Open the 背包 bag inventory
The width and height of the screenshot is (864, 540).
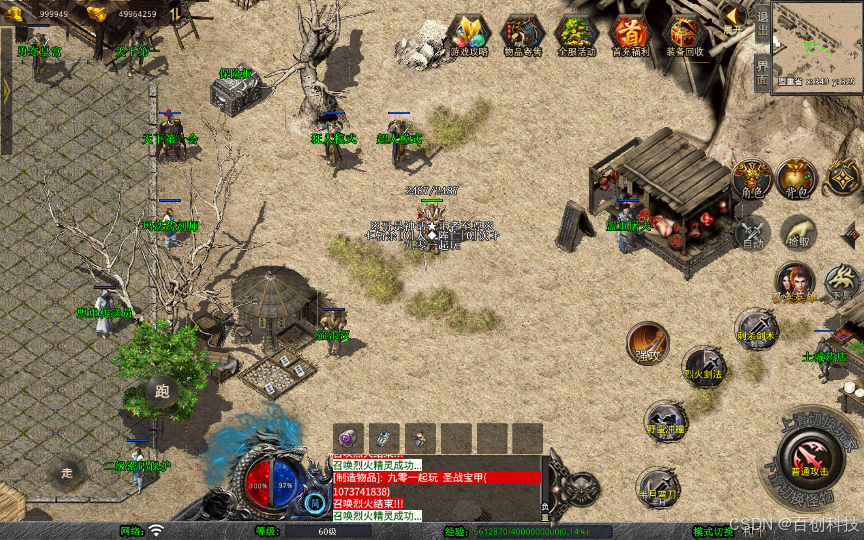click(796, 178)
